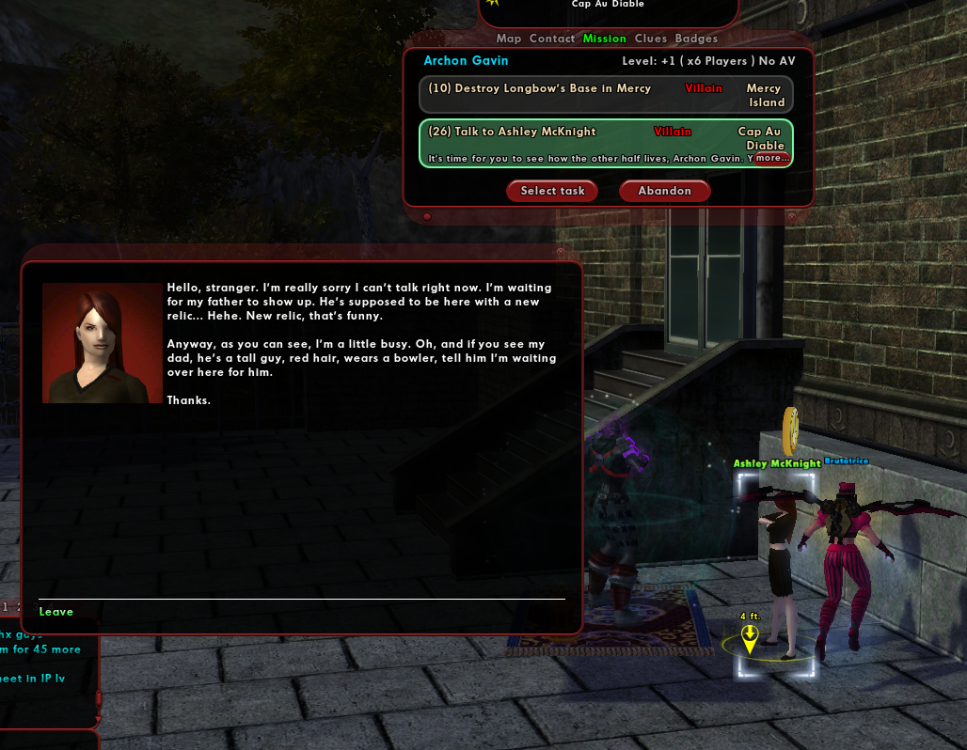Show the Clues tab
967x750 pixels.
tap(650, 39)
